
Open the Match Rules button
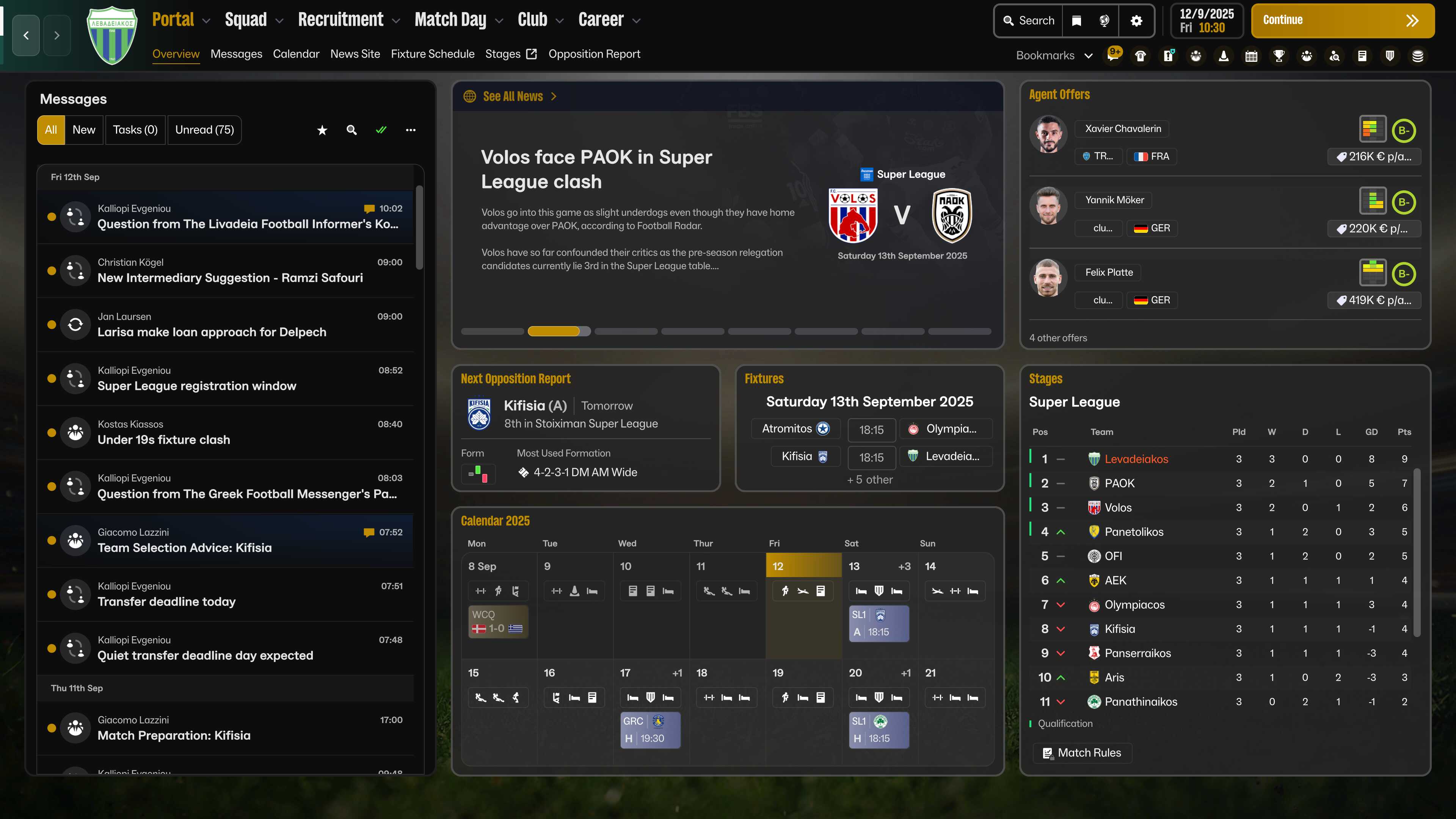[x=1082, y=753]
